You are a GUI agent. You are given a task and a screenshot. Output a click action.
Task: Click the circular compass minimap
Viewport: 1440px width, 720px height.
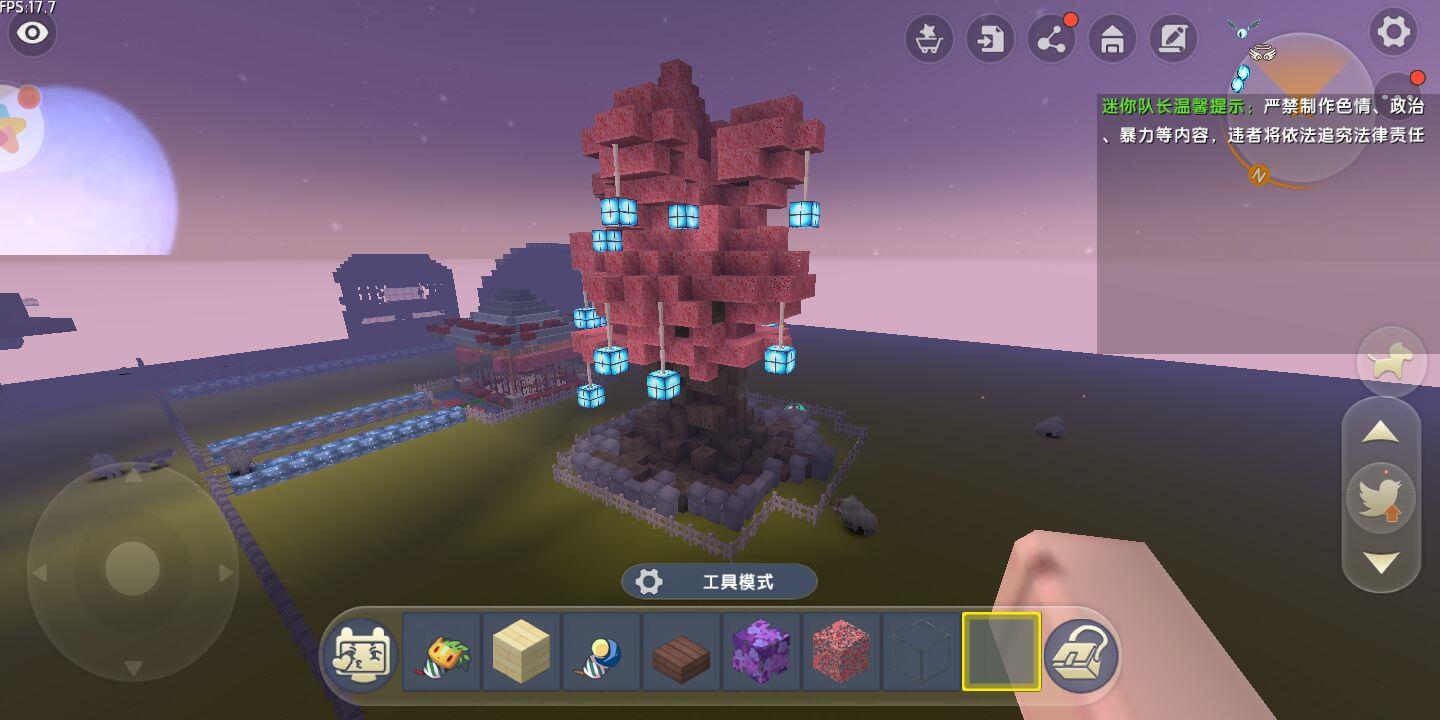(1302, 108)
